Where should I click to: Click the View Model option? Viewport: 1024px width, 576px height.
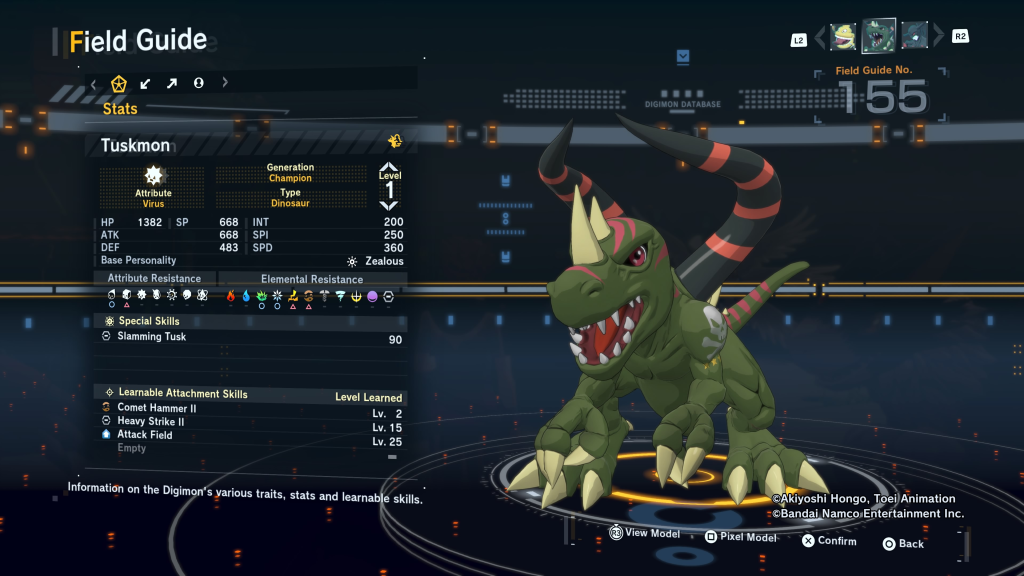(x=645, y=534)
